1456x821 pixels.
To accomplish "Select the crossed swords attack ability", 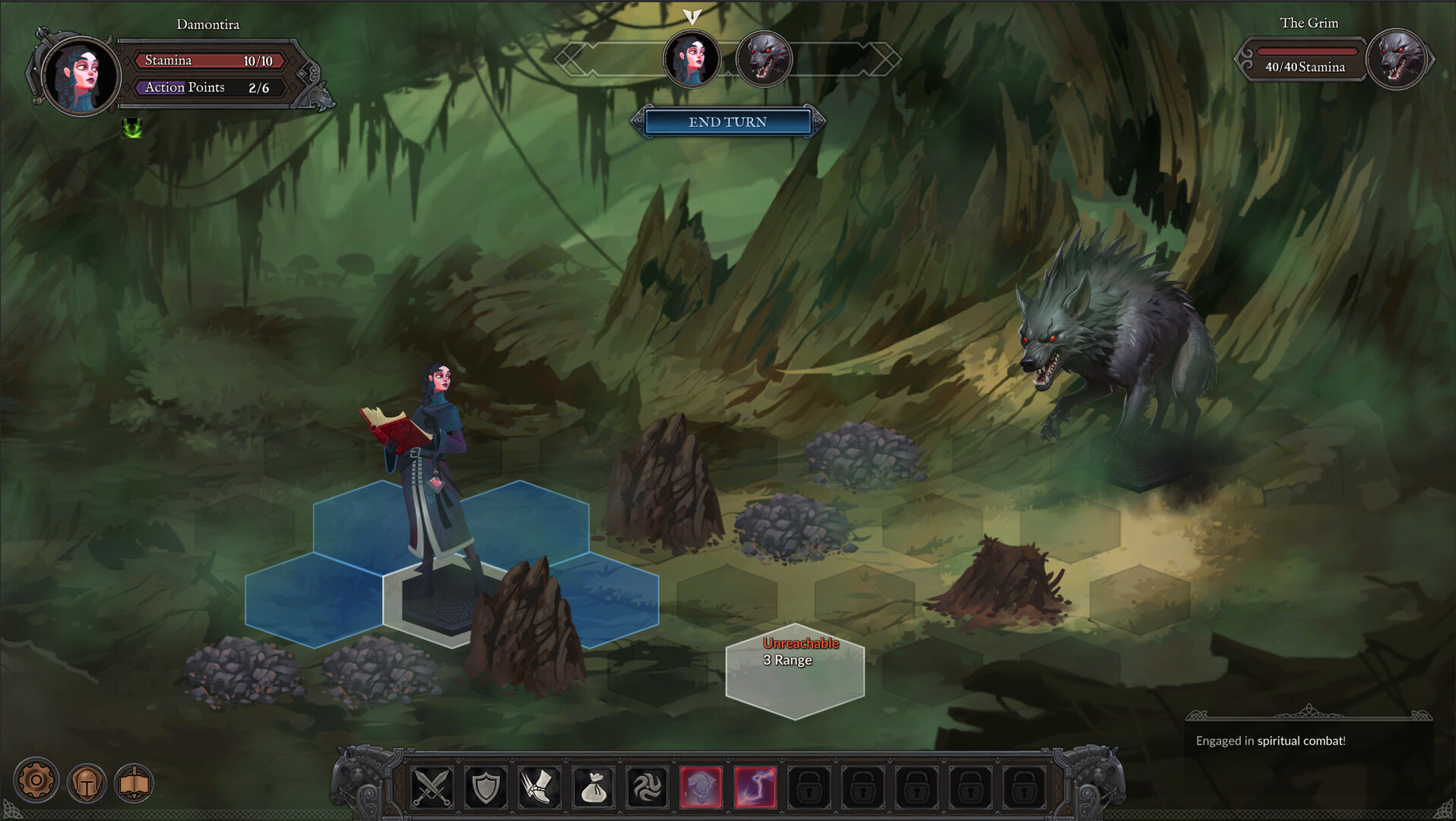I will pos(431,787).
